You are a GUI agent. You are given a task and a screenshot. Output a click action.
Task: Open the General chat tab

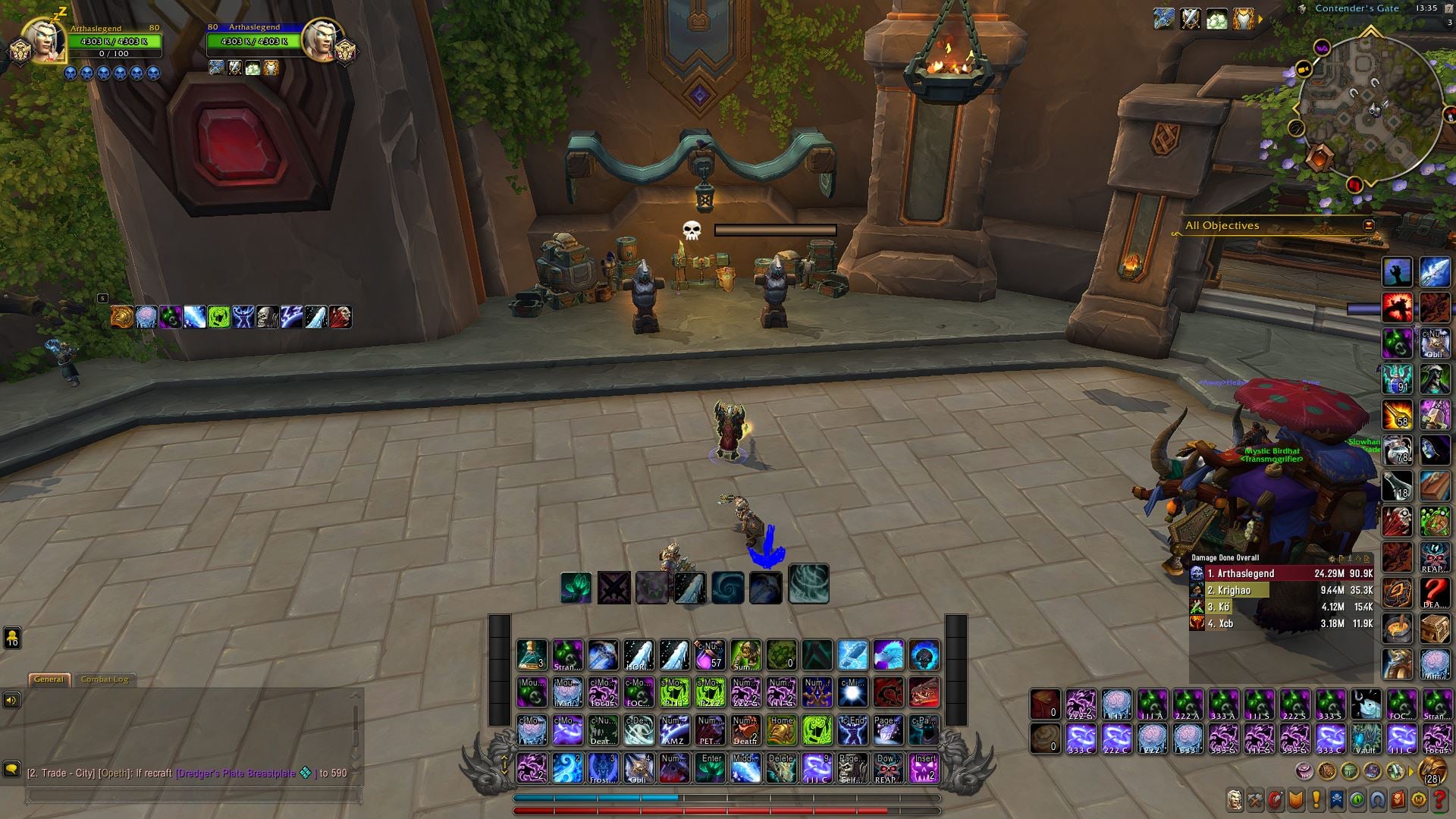[49, 679]
